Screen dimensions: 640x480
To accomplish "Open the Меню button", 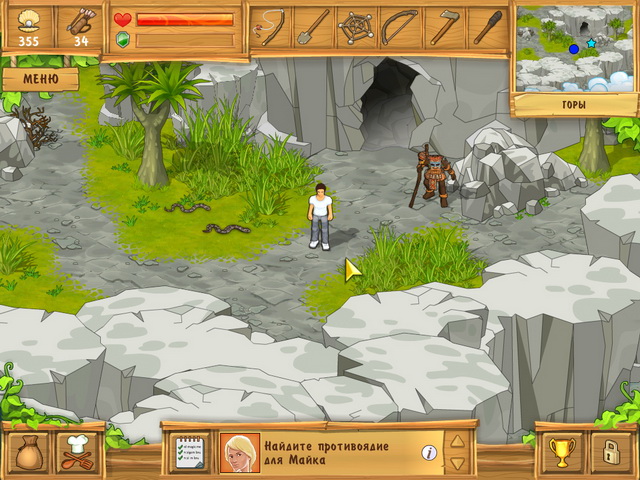I will click(40, 78).
